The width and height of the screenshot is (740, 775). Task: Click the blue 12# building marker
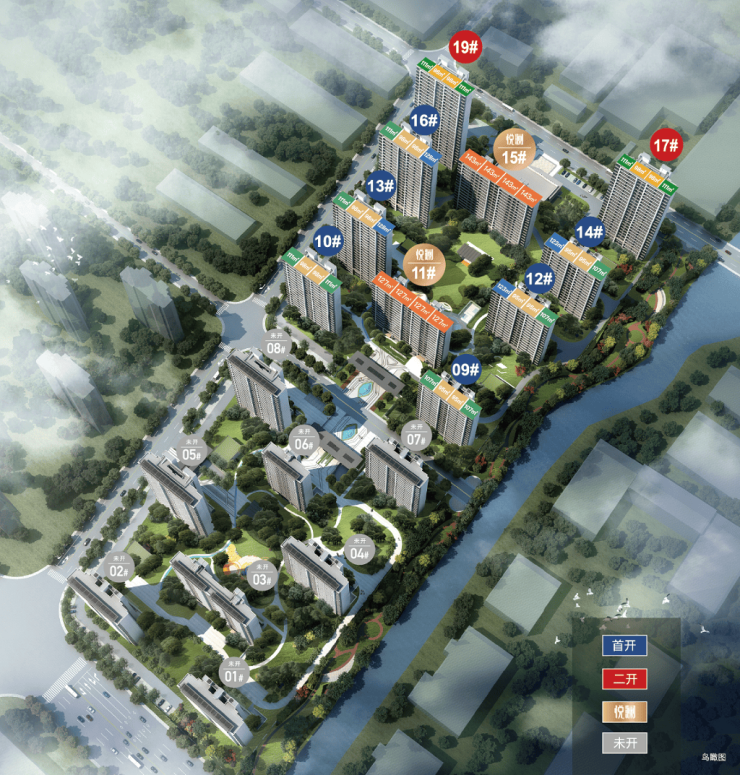(x=539, y=279)
